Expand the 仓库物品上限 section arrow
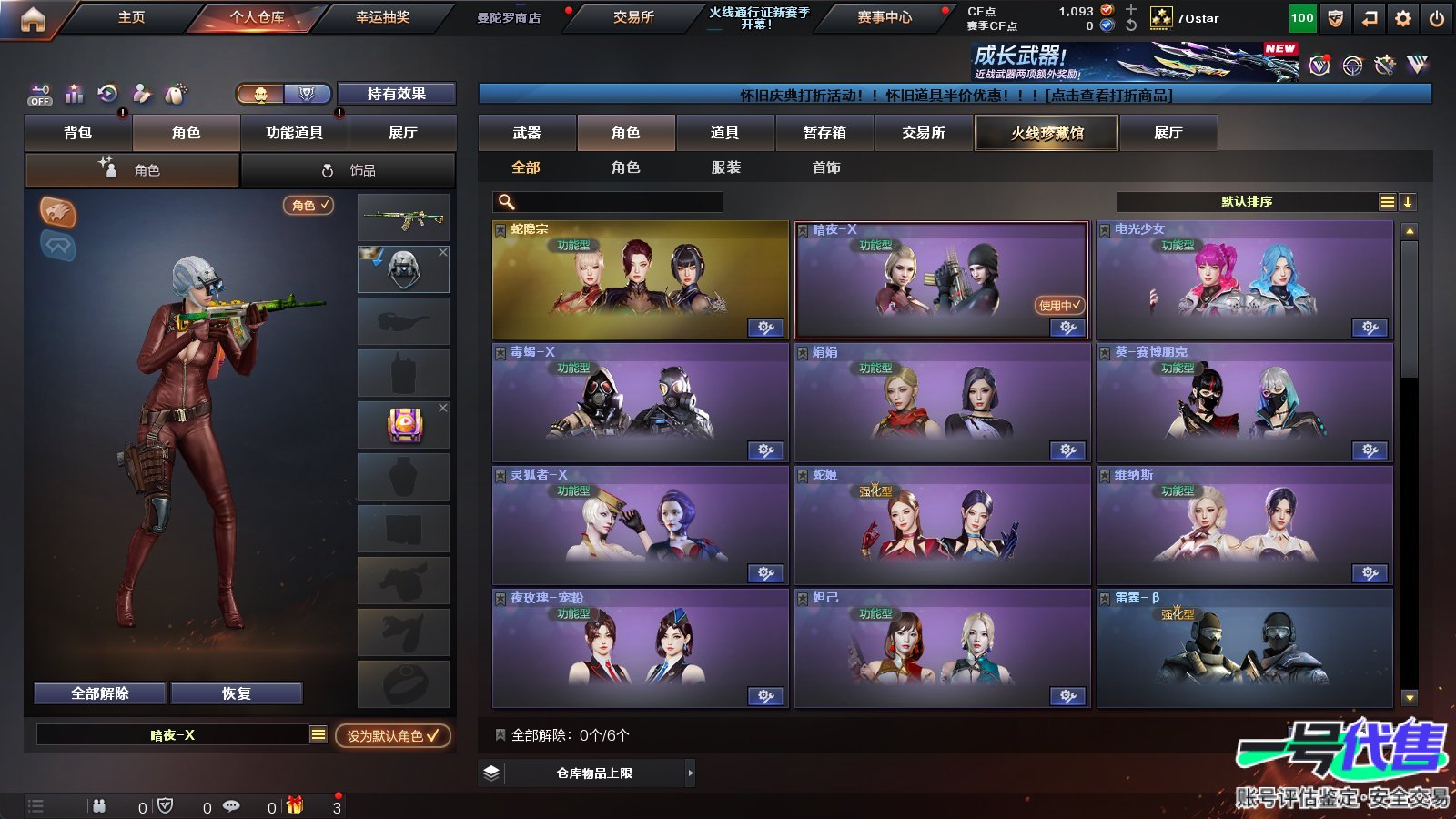Viewport: 1456px width, 819px height. pos(688,772)
